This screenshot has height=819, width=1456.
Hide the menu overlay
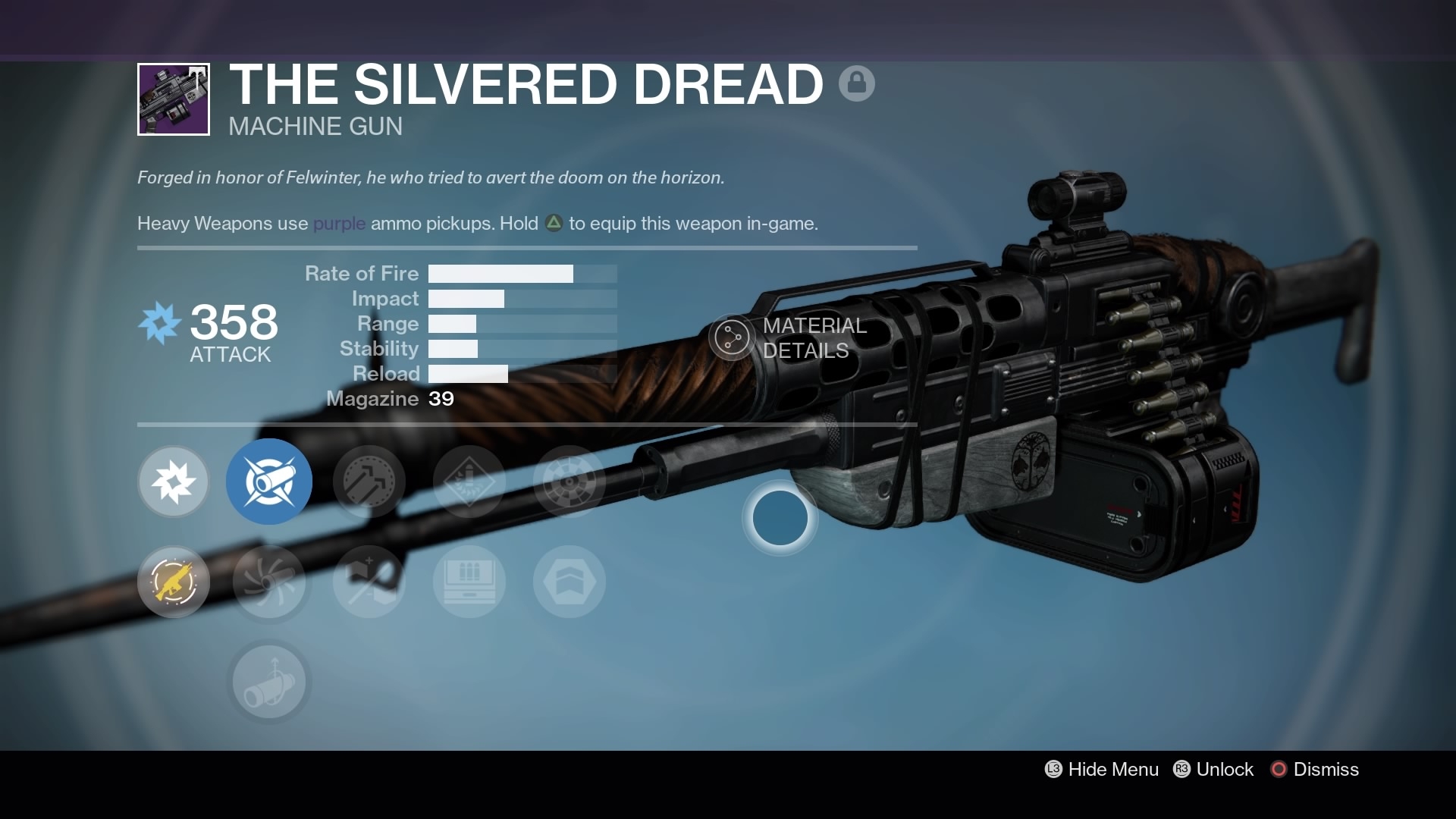click(1102, 769)
